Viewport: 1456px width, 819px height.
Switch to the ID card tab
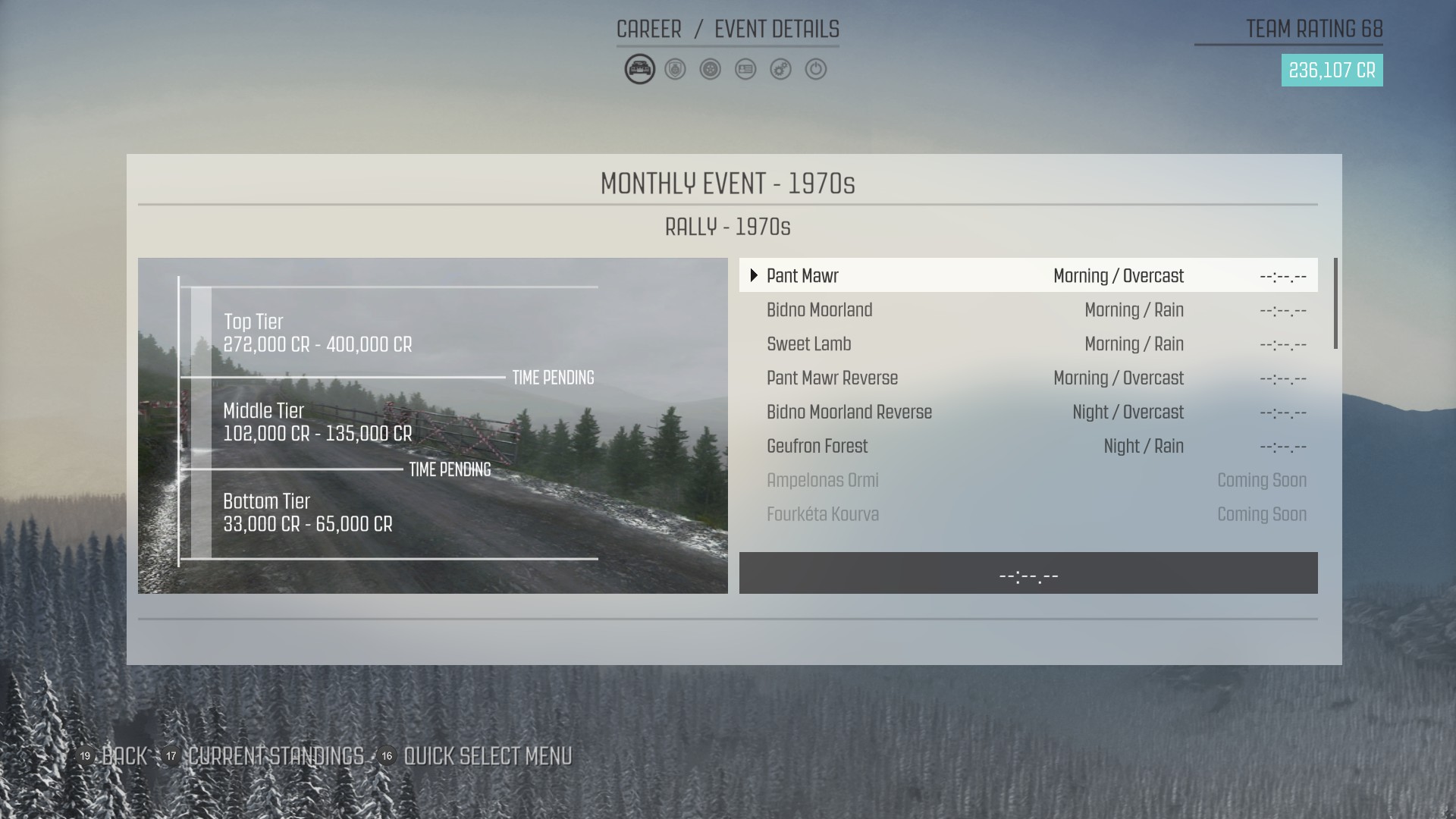745,69
